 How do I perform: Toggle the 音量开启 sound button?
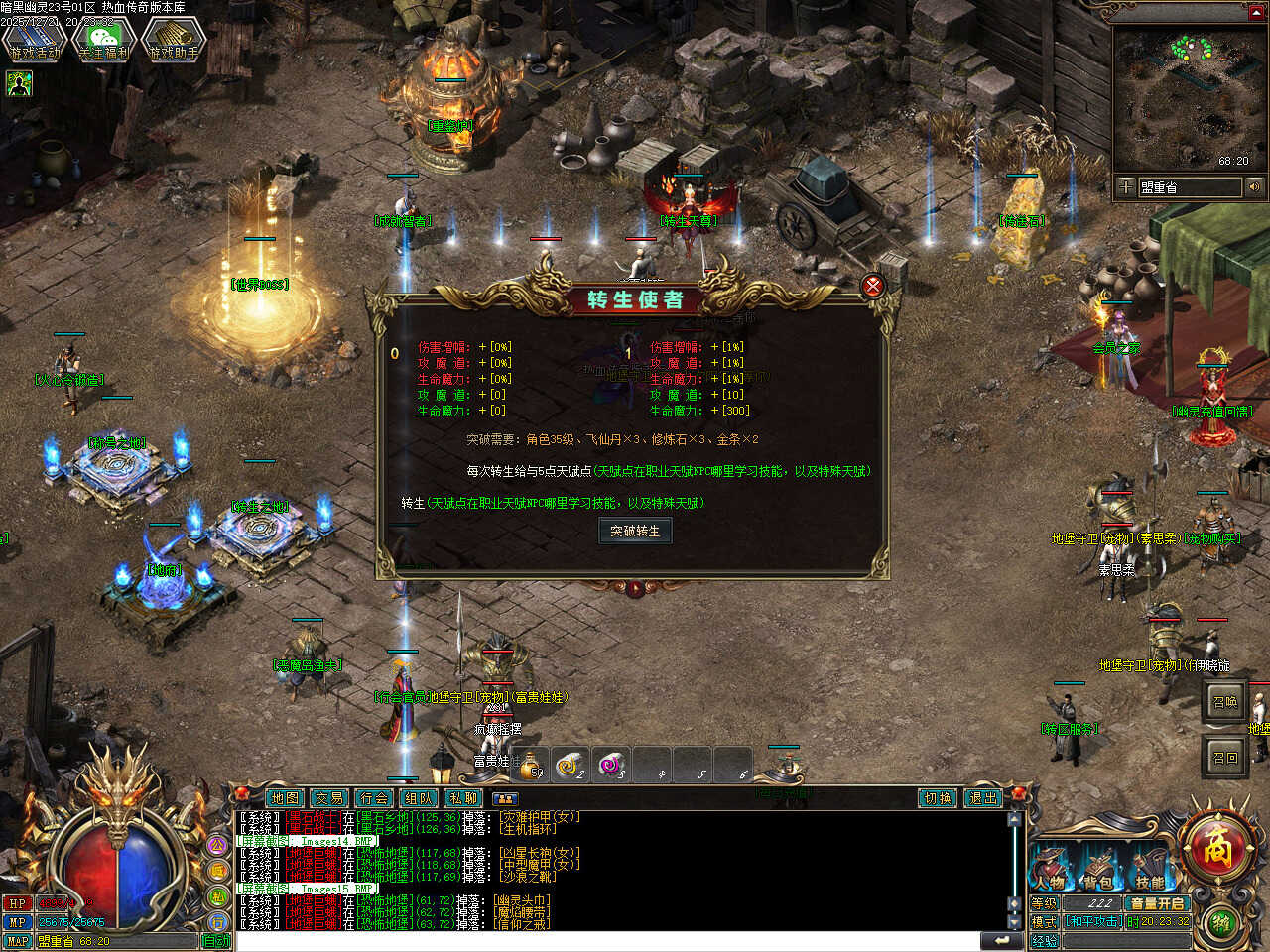(1157, 903)
